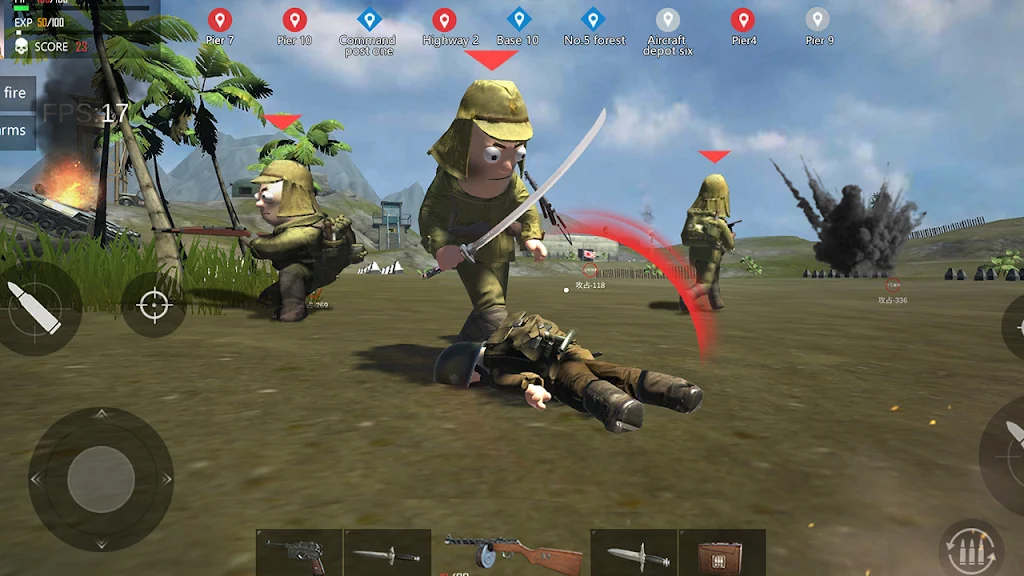Image resolution: width=1024 pixels, height=576 pixels.
Task: Choose the knife slot beside the ammo crate
Action: pyautogui.click(x=634, y=553)
